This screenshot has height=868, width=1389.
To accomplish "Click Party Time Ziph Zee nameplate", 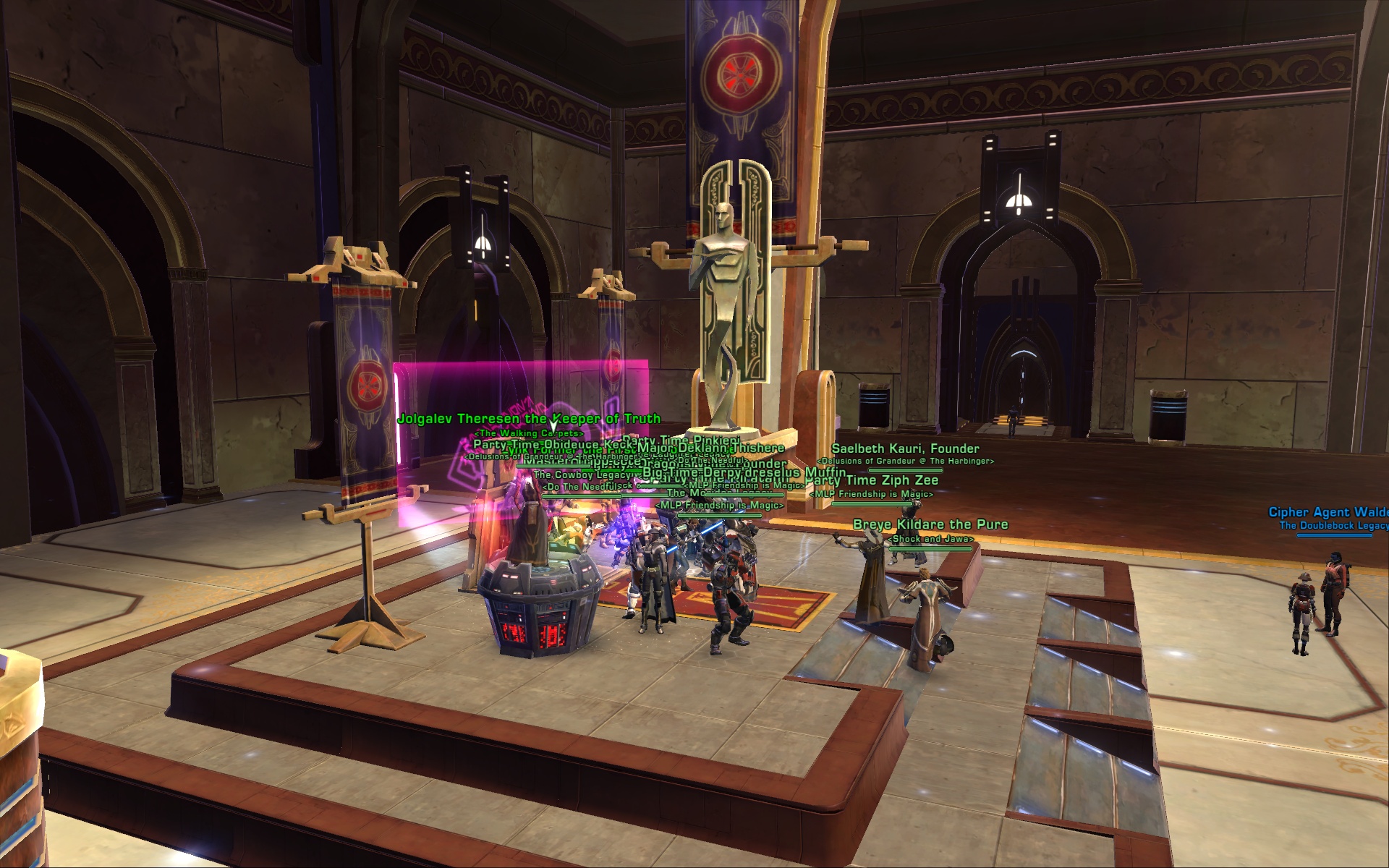I will click(x=872, y=480).
